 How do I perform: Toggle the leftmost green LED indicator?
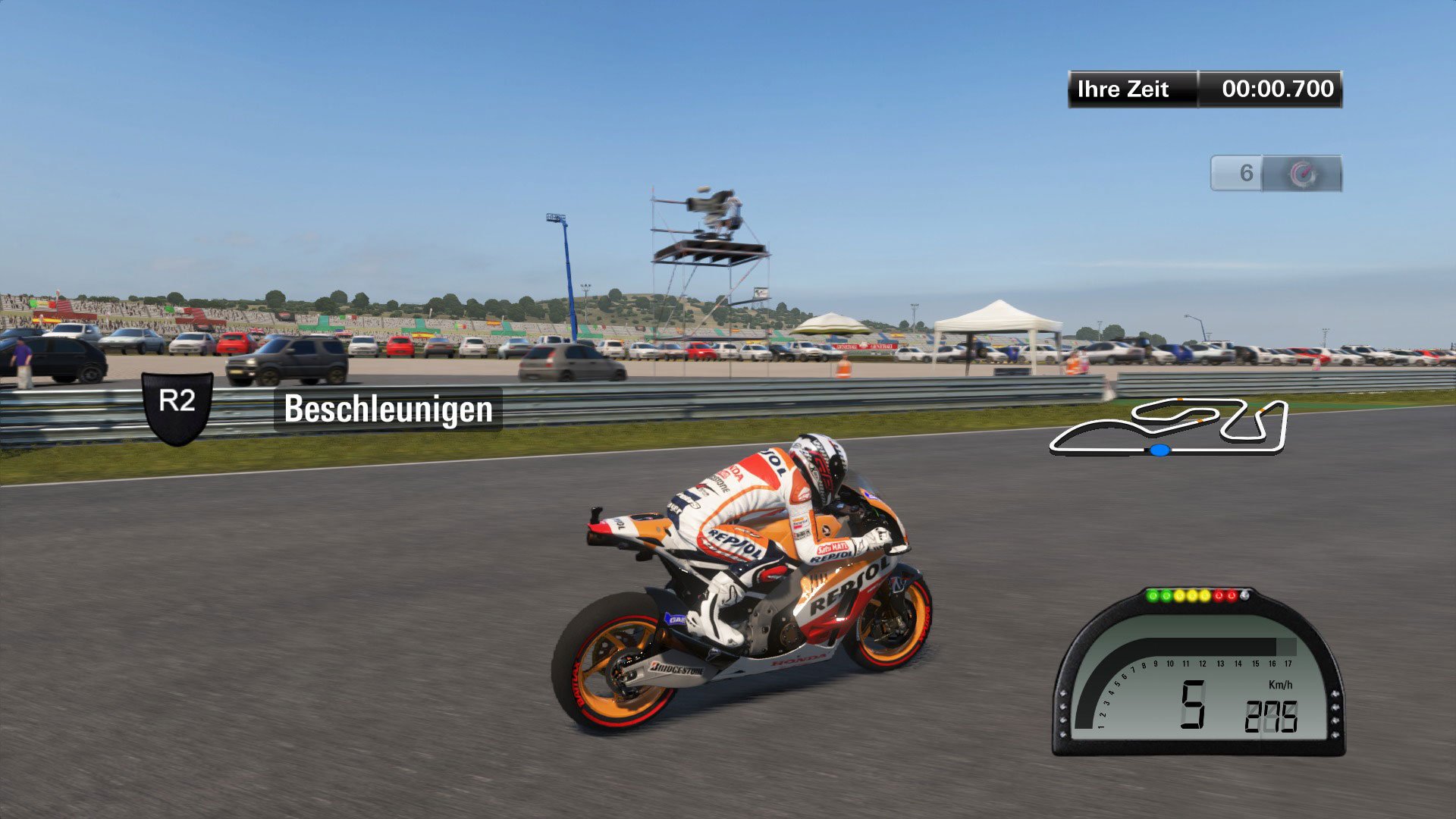[x=1152, y=595]
